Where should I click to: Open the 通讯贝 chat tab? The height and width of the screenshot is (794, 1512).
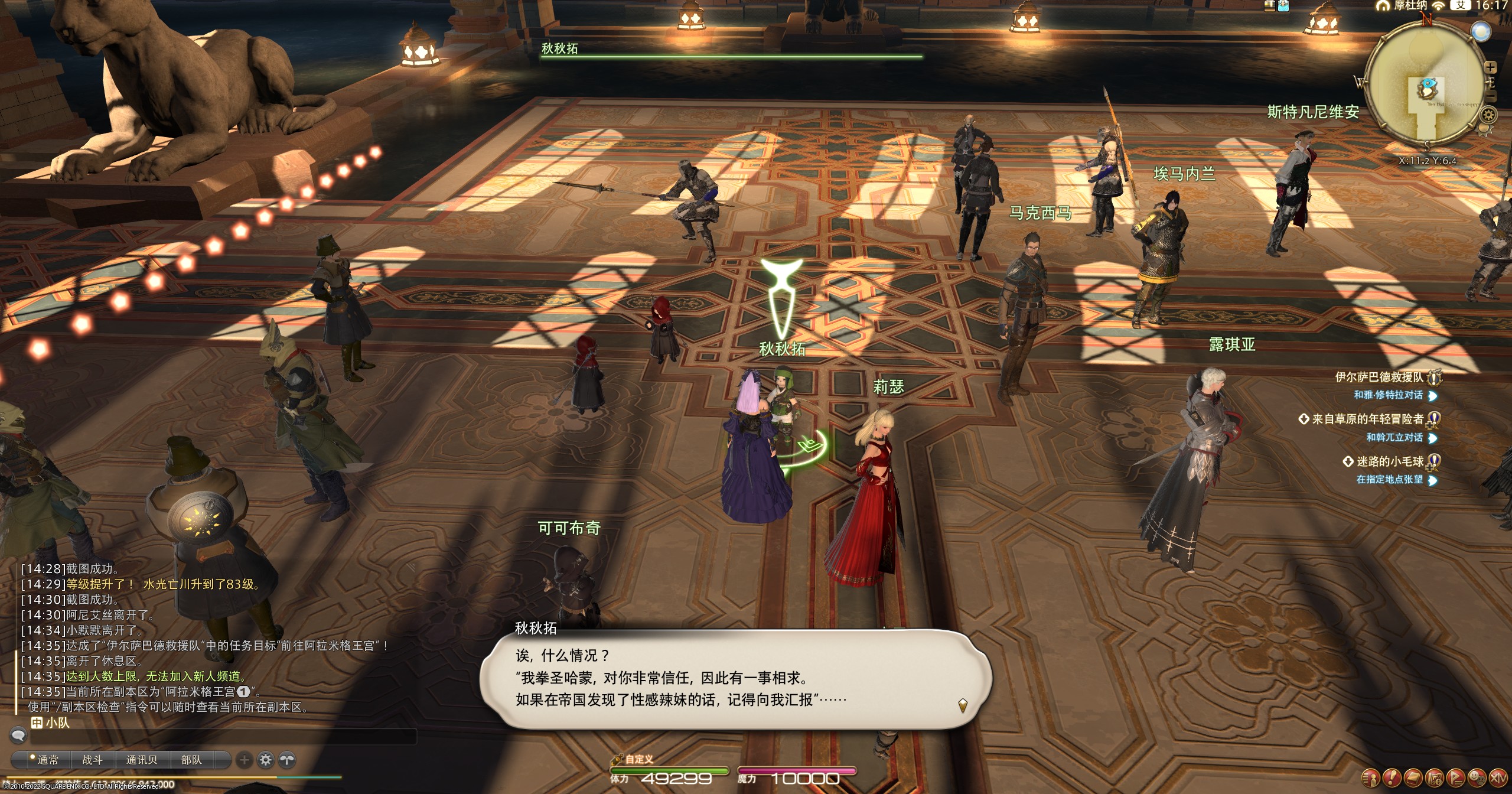[x=142, y=760]
